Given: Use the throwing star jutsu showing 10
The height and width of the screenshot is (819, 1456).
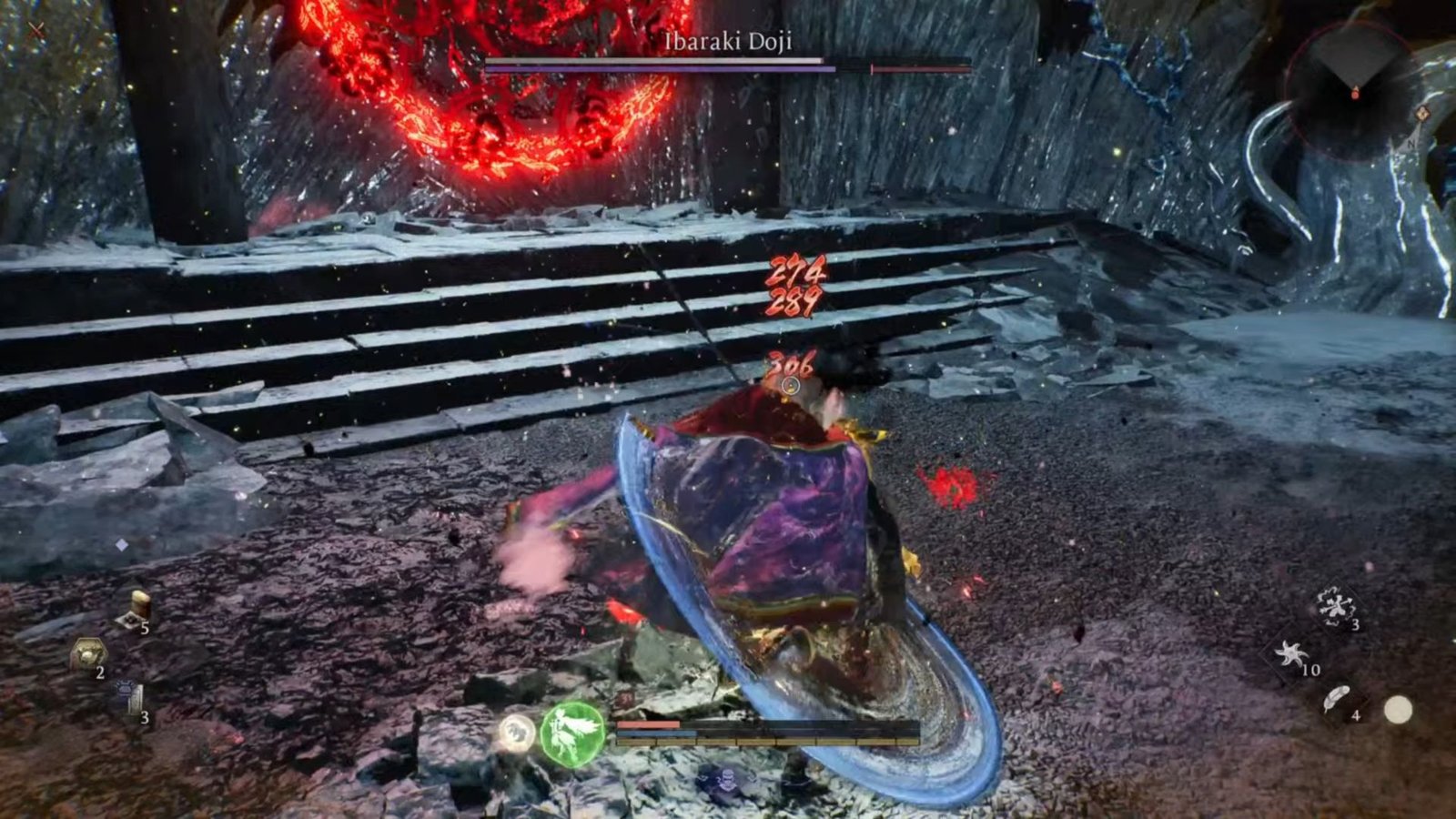Looking at the screenshot, I should click(x=1292, y=653).
